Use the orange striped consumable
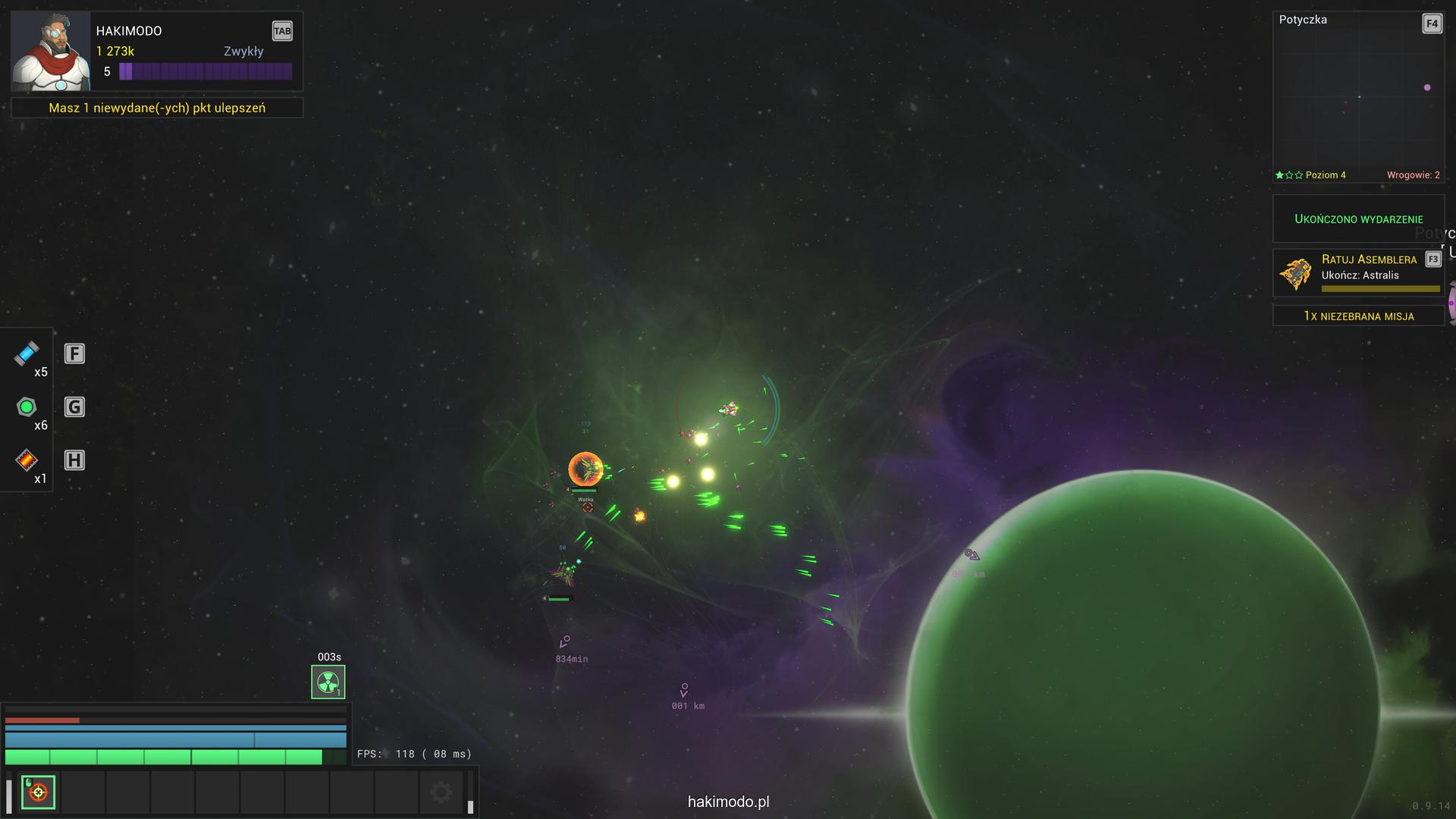Screen dimensions: 1456x819 point(27,460)
